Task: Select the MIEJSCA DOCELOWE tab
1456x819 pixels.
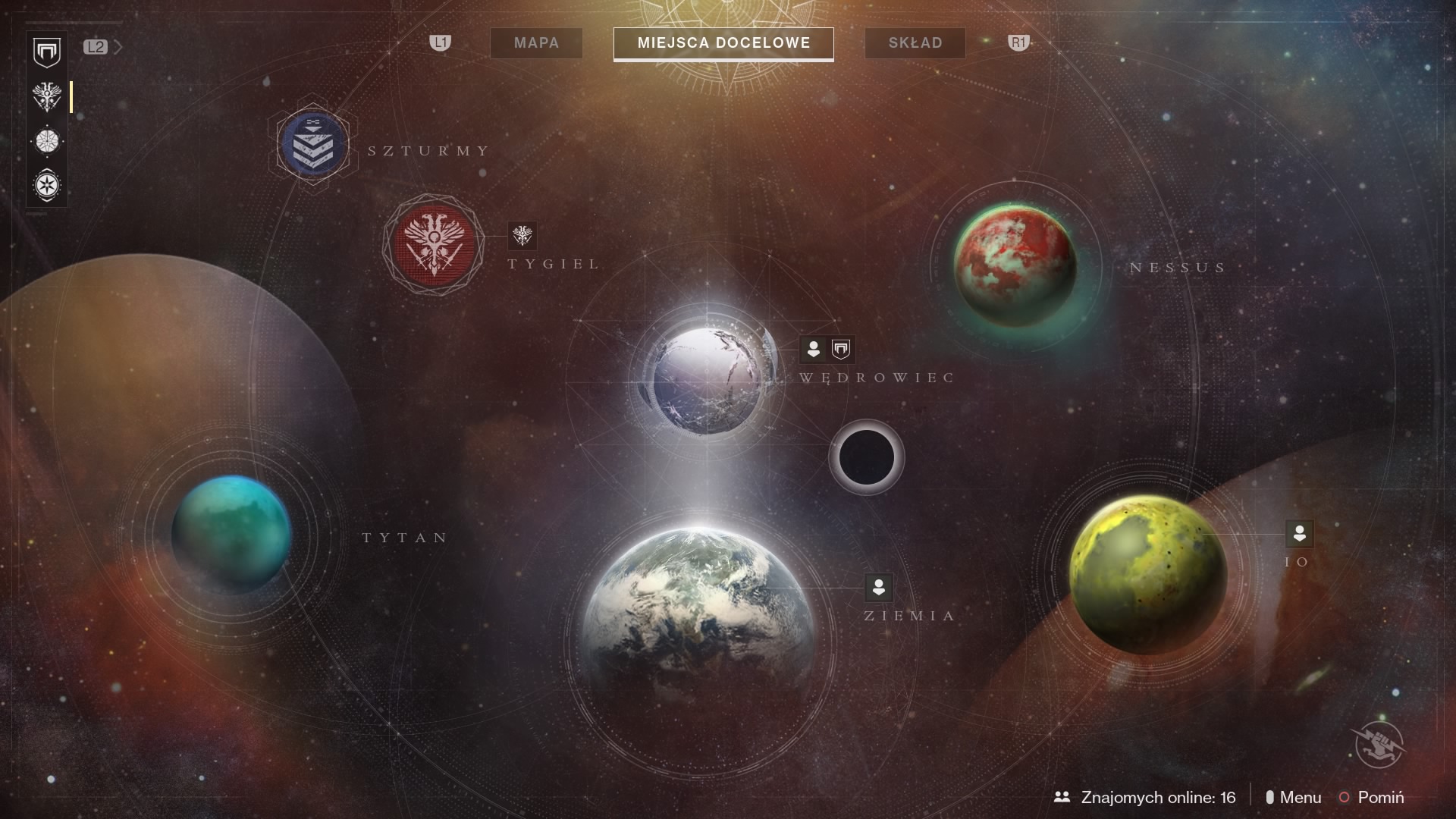Action: click(723, 43)
